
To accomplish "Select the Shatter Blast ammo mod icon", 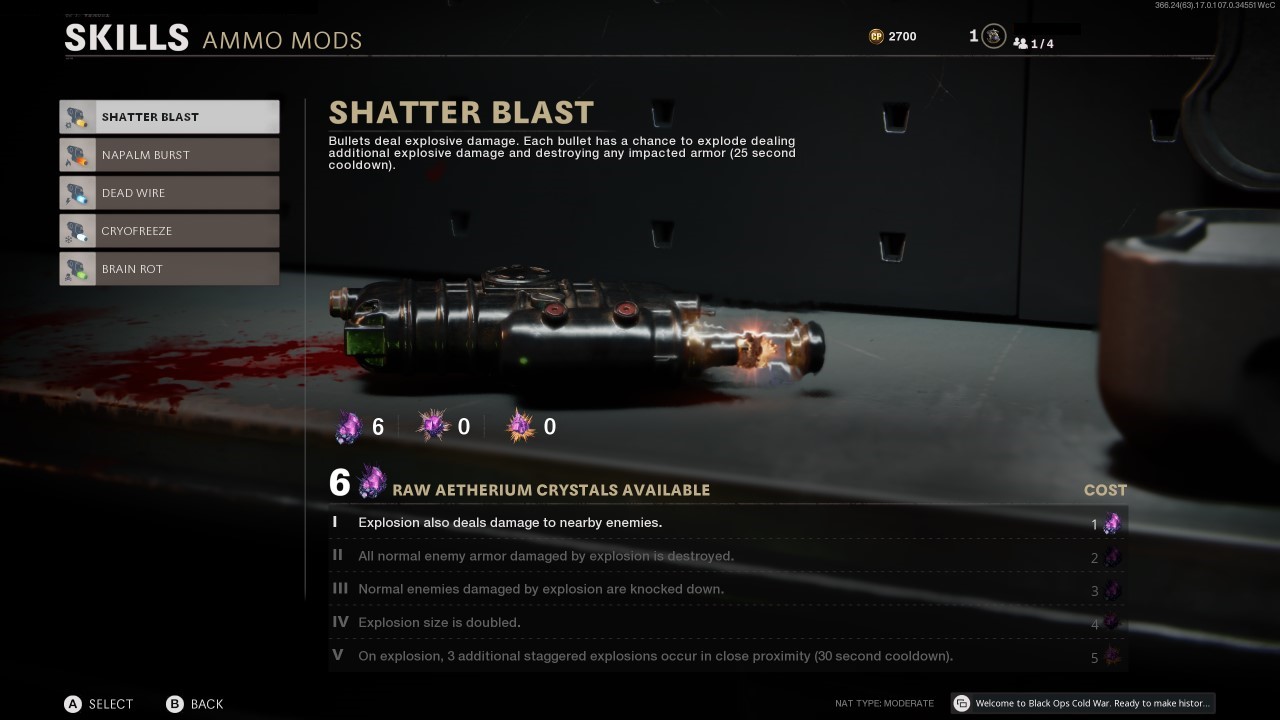I will click(x=77, y=116).
